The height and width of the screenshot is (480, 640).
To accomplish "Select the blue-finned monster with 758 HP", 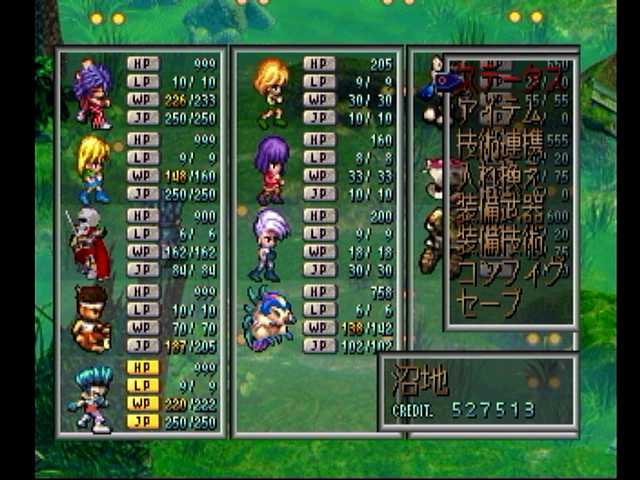I will pyautogui.click(x=270, y=320).
